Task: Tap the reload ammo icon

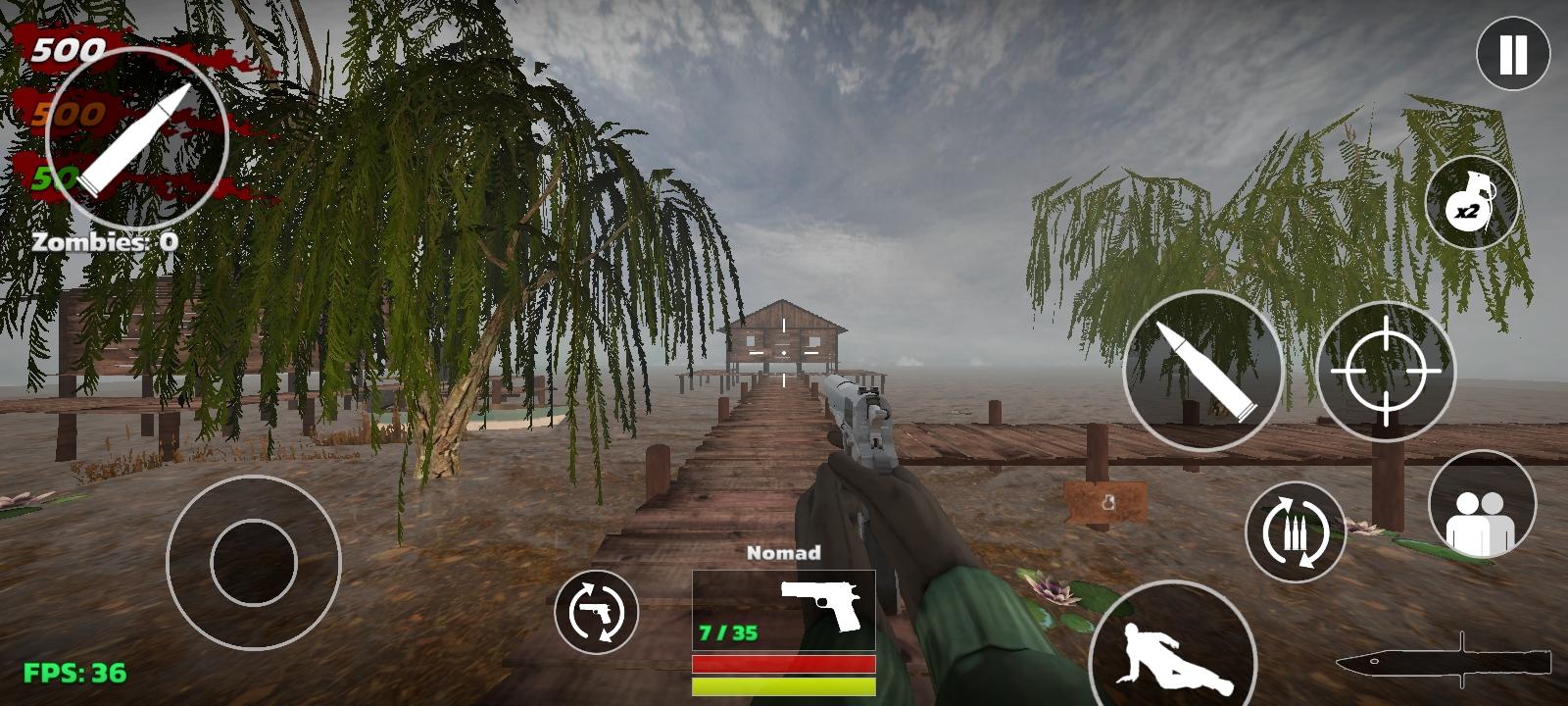Action: coord(1296,533)
